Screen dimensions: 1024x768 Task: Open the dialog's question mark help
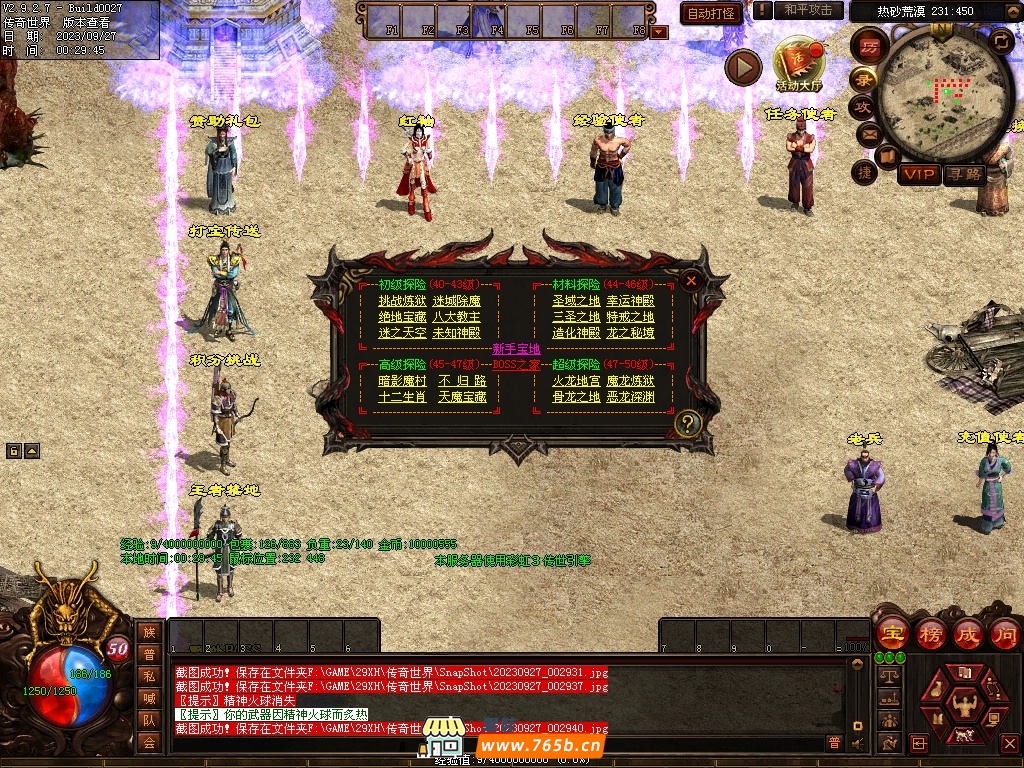click(686, 423)
